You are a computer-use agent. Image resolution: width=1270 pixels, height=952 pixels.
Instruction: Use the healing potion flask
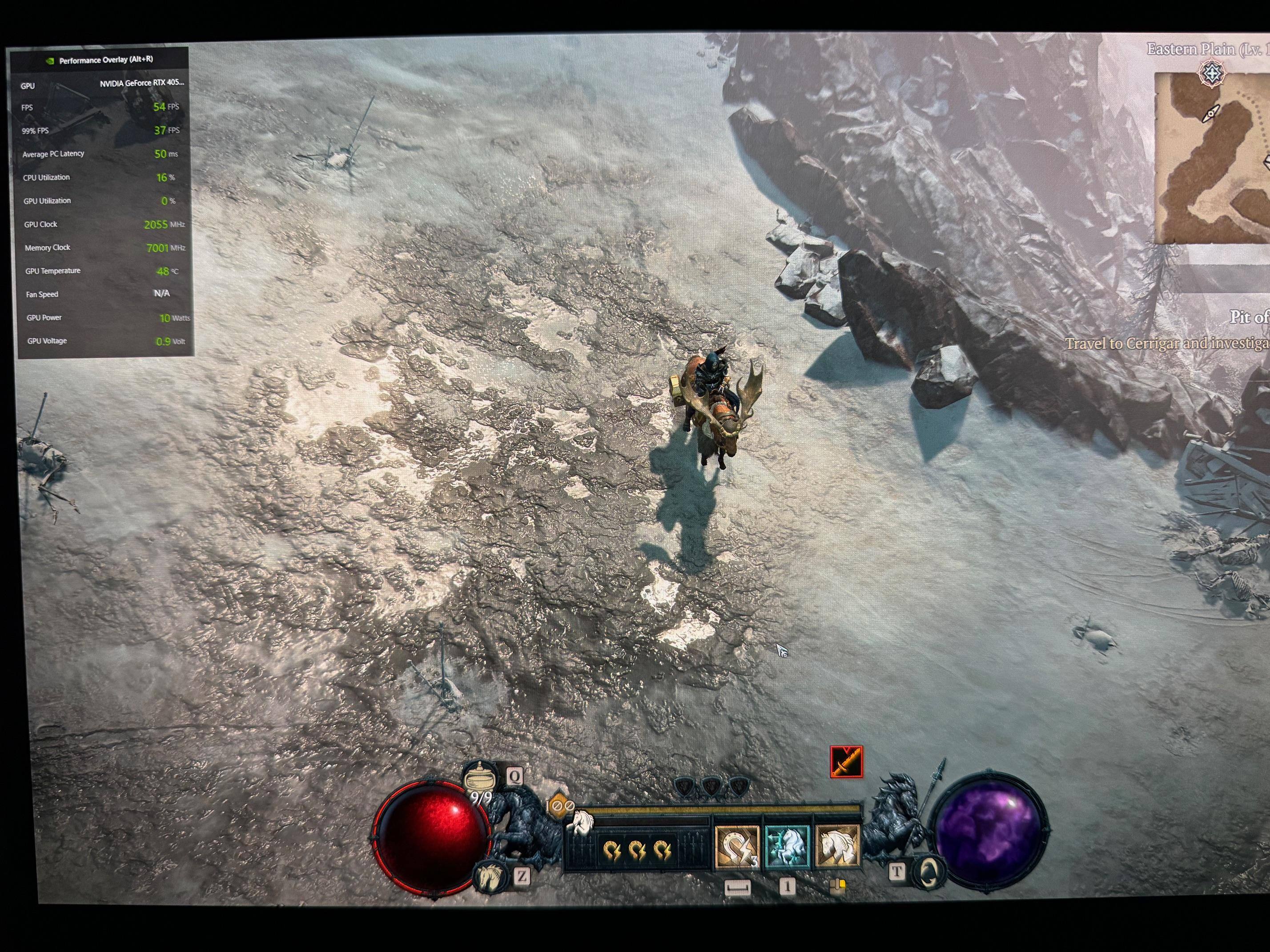(481, 779)
